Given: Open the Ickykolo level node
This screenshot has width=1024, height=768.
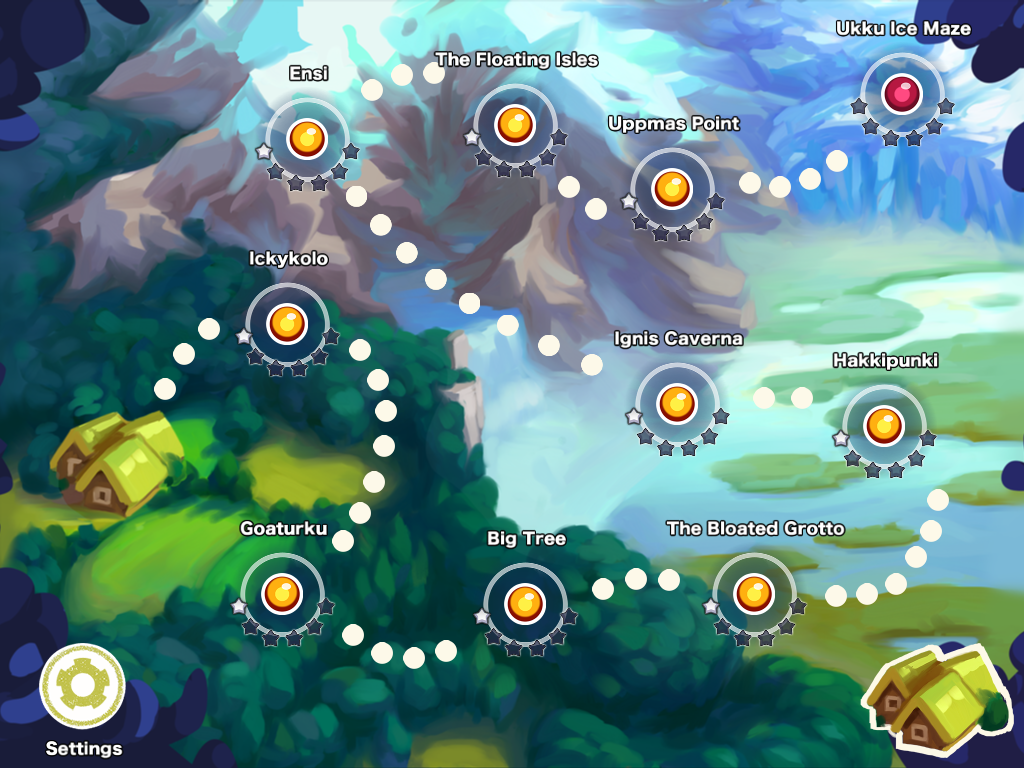Looking at the screenshot, I should (287, 323).
